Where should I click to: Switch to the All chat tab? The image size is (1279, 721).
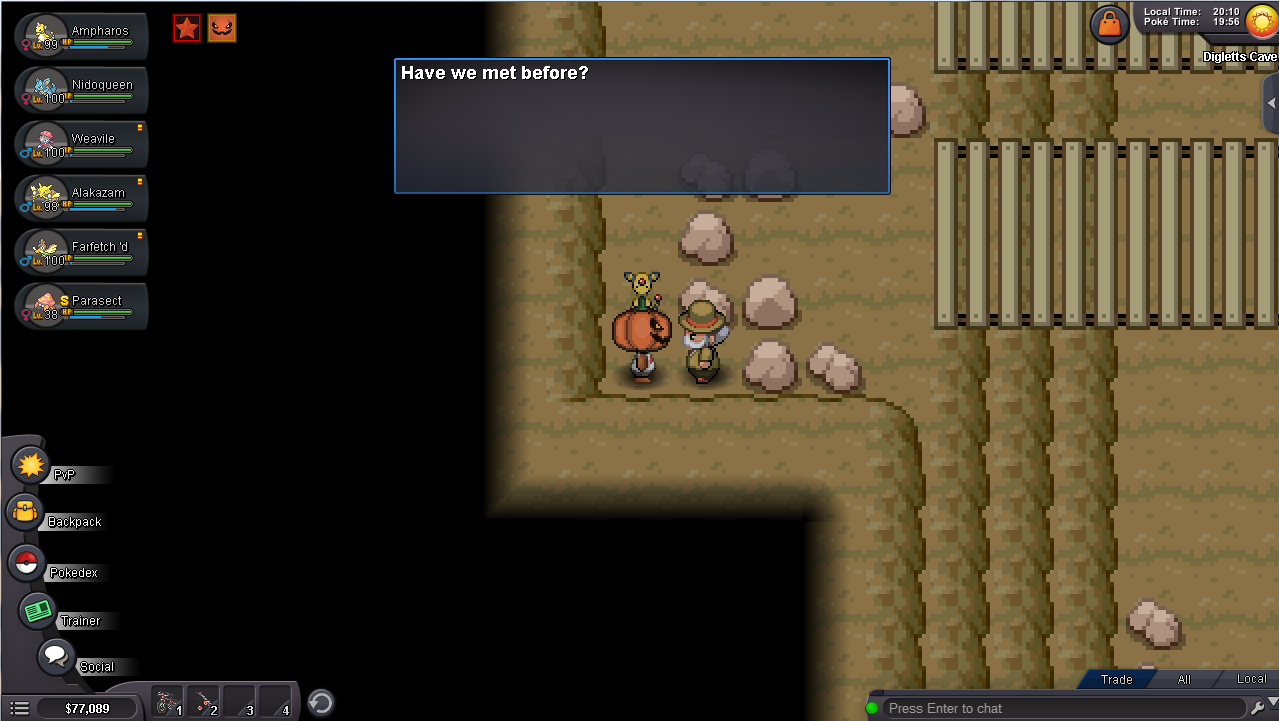(x=1184, y=679)
